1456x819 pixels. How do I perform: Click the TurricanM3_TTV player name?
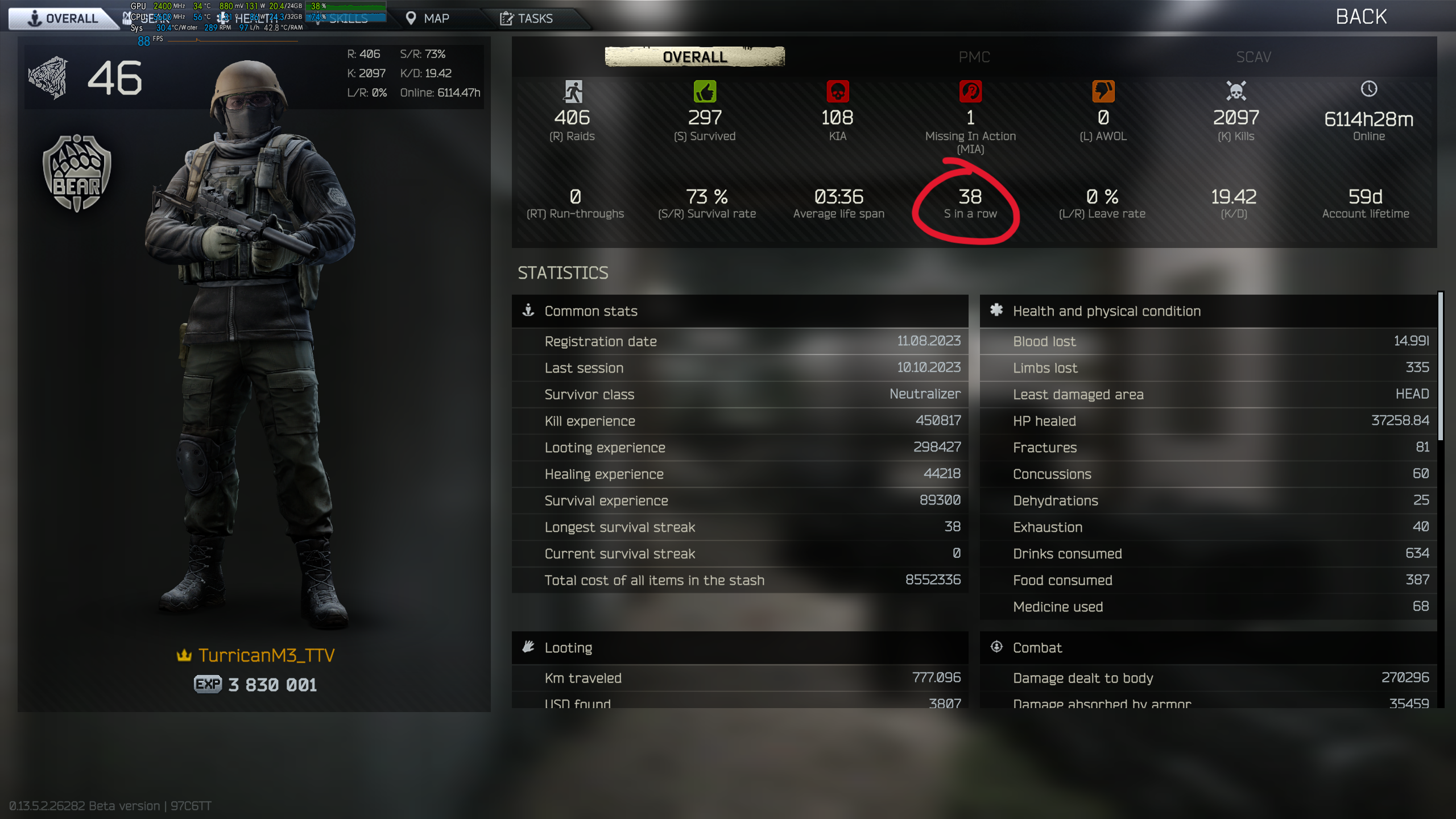pos(266,655)
